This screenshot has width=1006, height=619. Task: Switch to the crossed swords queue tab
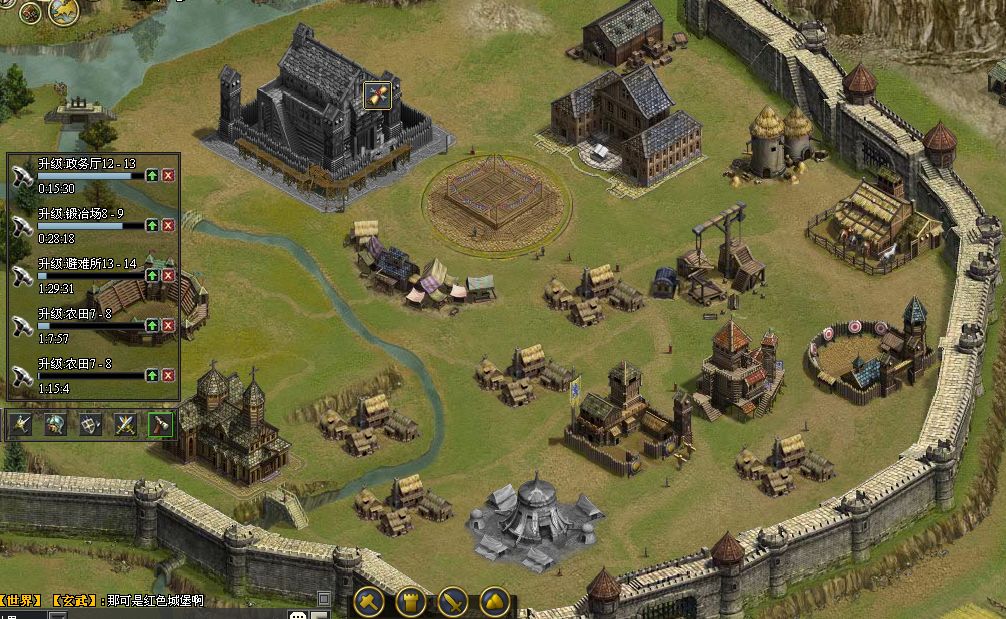click(125, 424)
